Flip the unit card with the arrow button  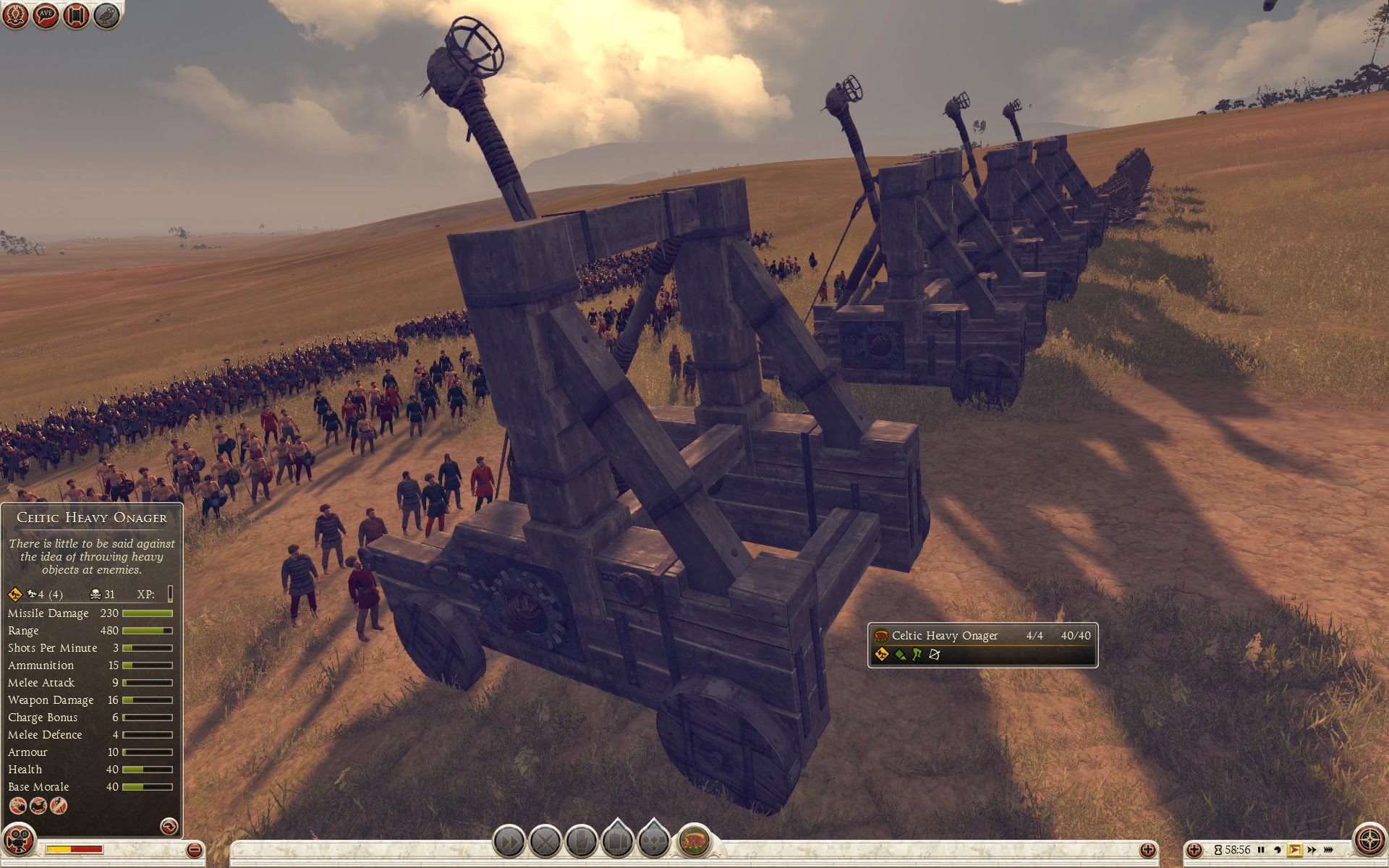[169, 826]
